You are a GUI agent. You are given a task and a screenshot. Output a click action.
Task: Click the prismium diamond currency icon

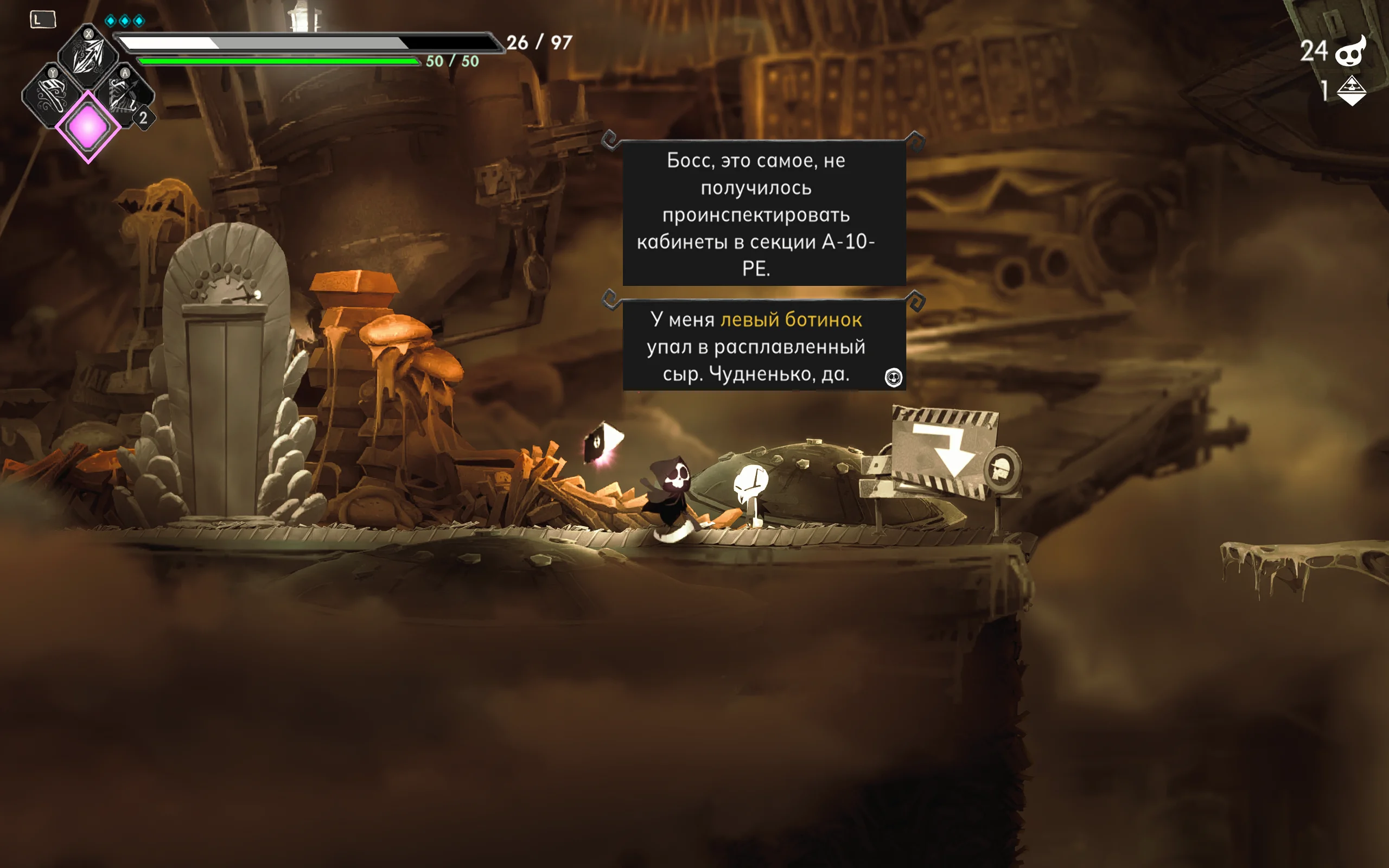click(x=1351, y=90)
